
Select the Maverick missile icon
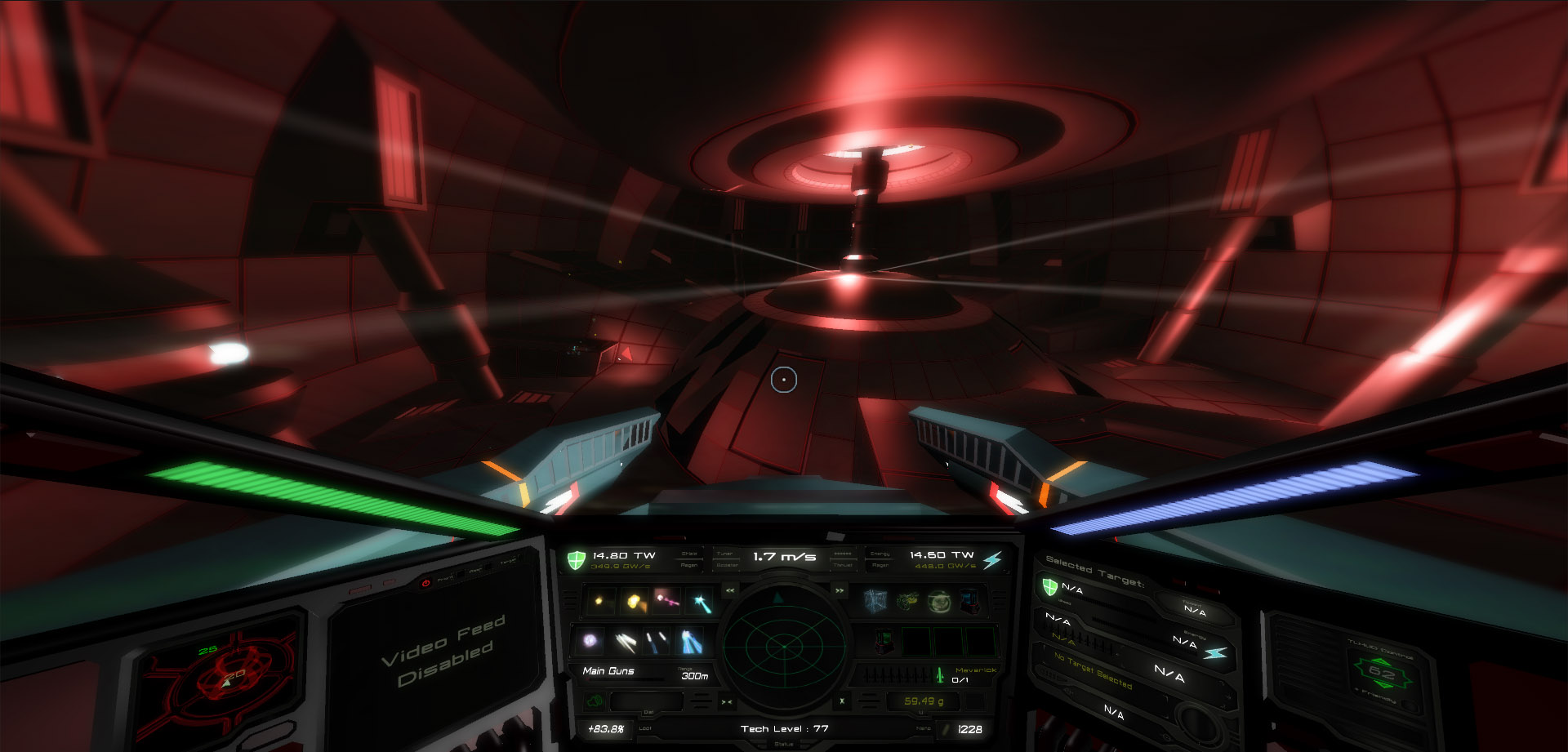[x=940, y=674]
